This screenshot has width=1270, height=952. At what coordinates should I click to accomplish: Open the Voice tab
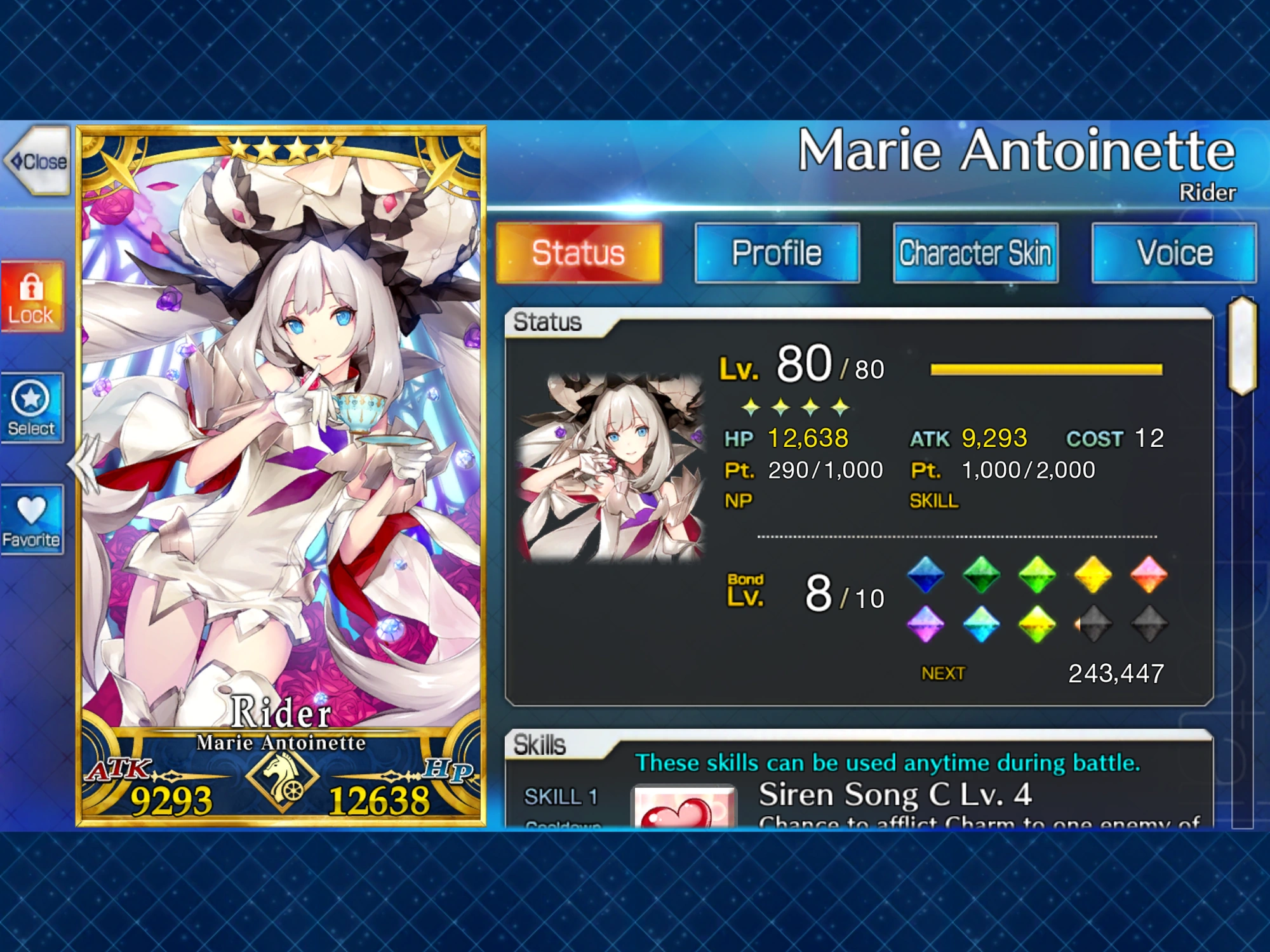point(1173,253)
